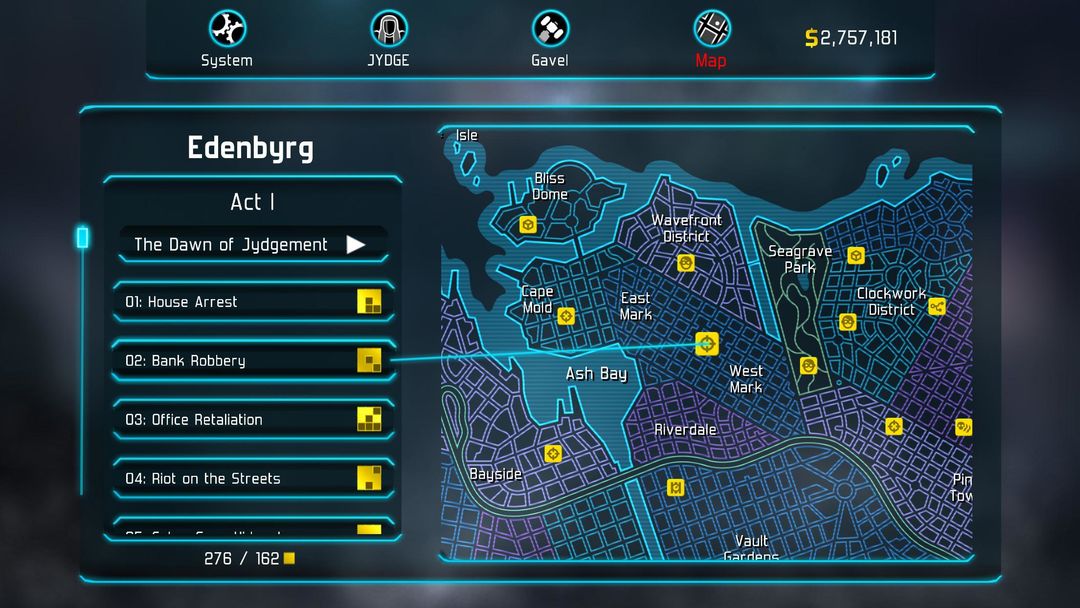Choose the Cape Mold map marker

(x=566, y=316)
